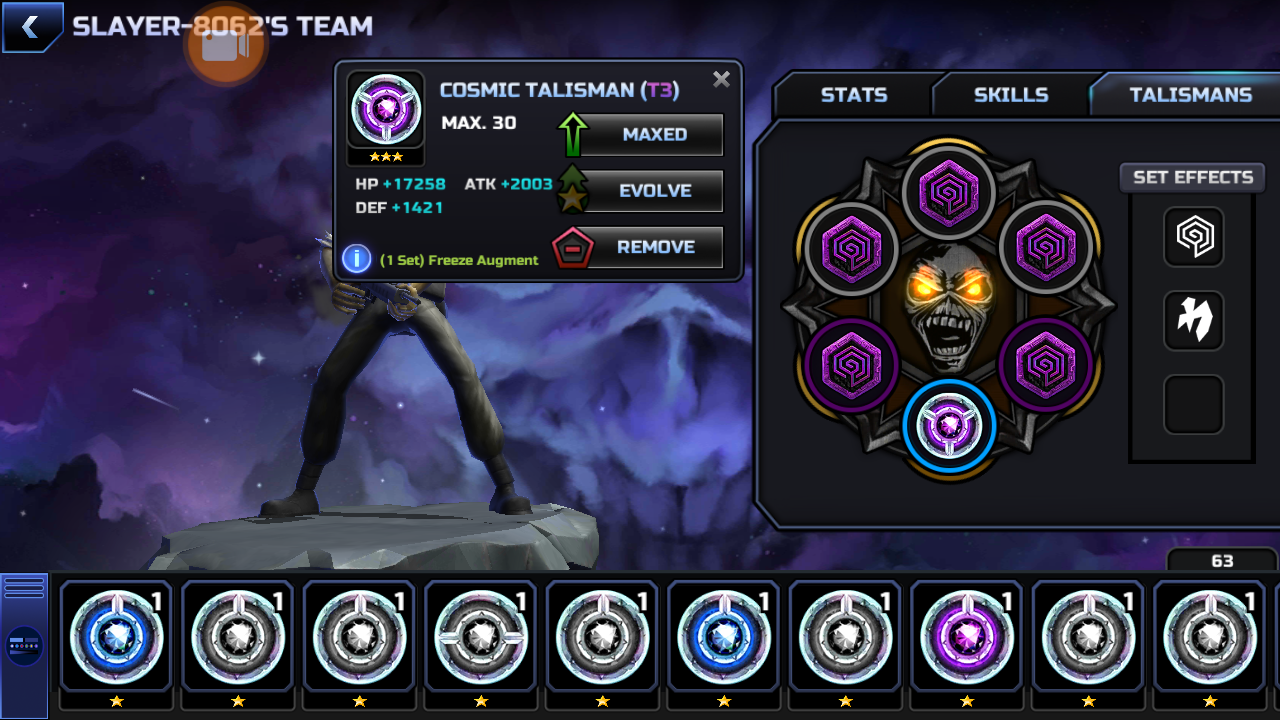
Task: Open the Set Effects button
Action: coord(1192,177)
